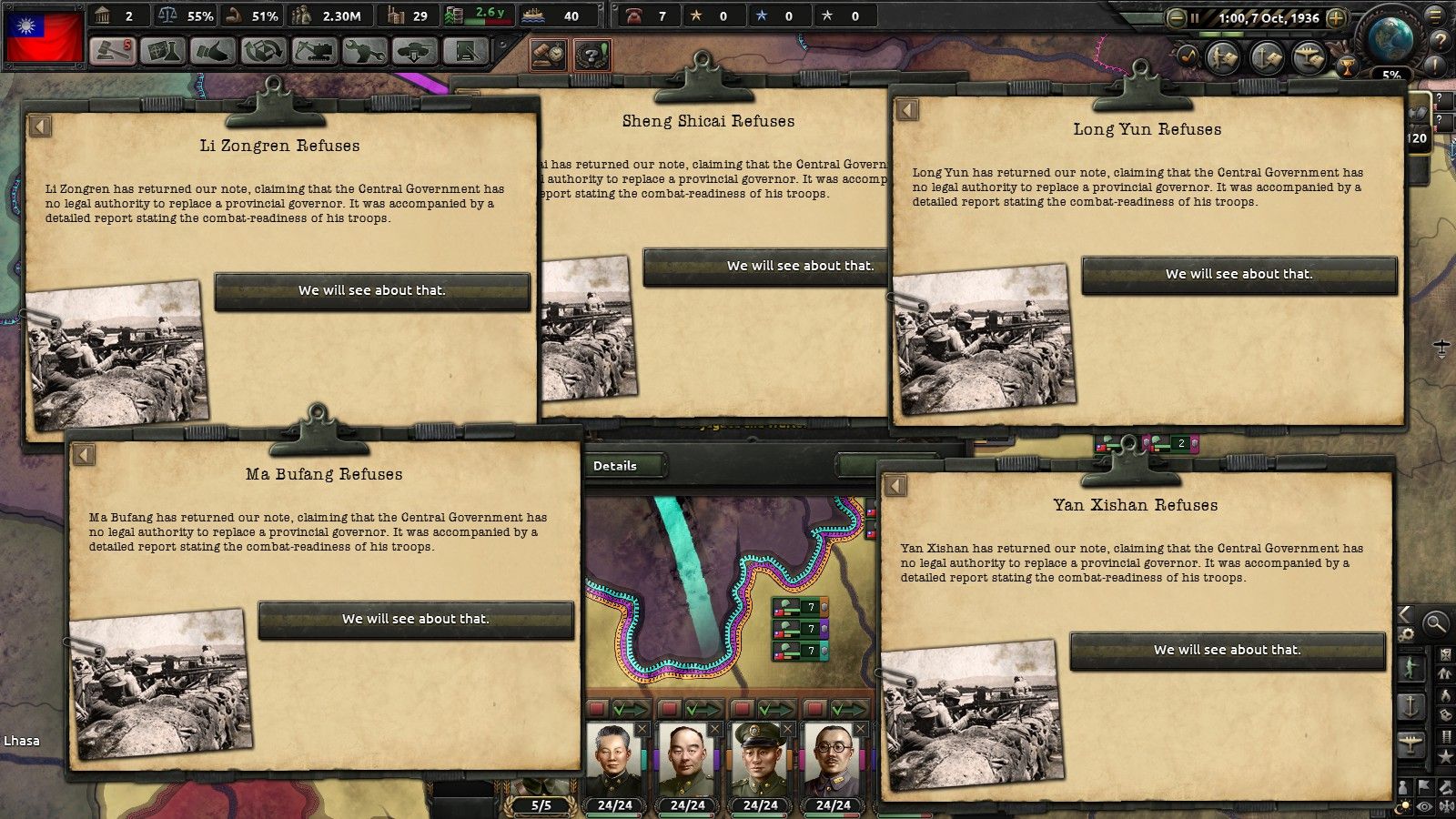Open the trade tab icon

click(x=262, y=52)
